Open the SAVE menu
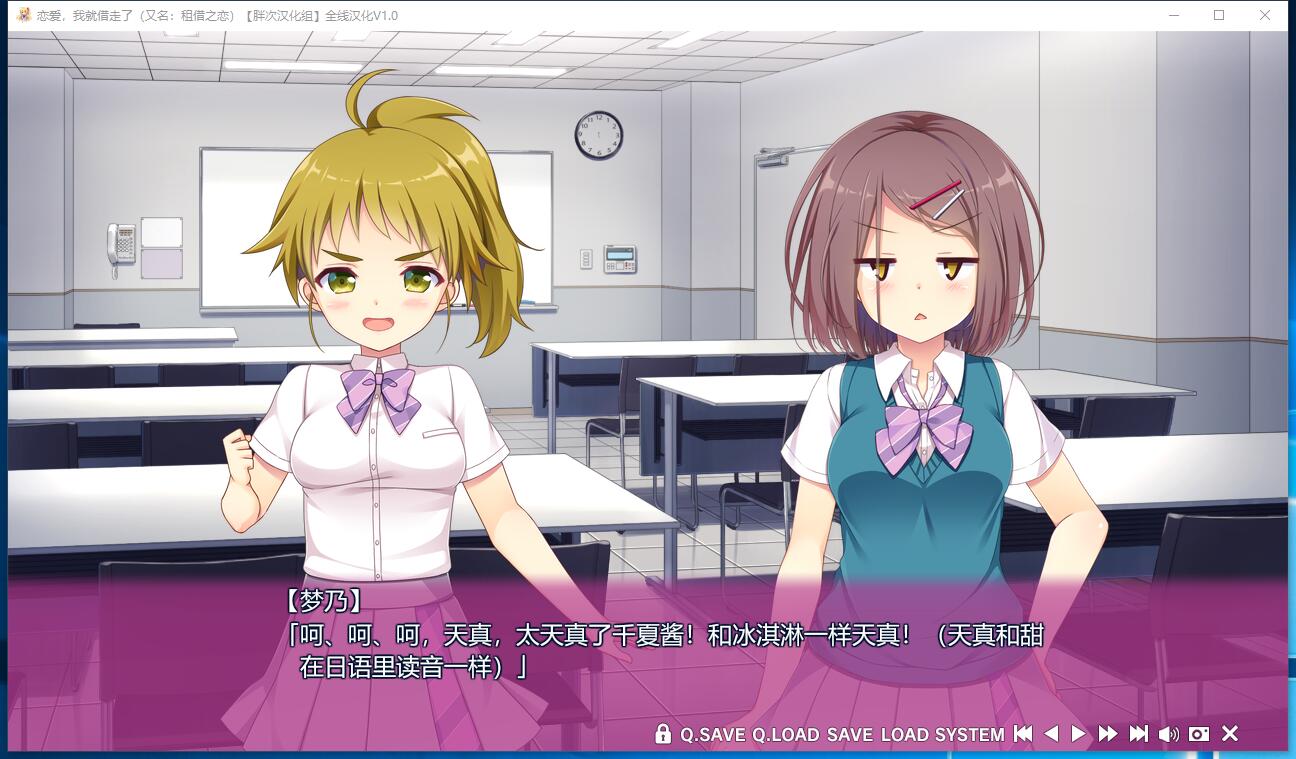This screenshot has width=1296, height=759. 849,735
